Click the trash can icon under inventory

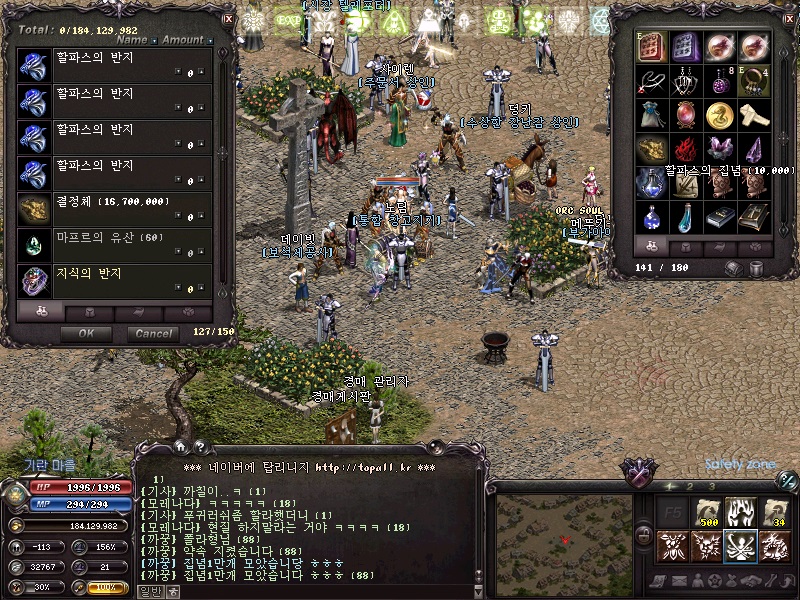(756, 268)
